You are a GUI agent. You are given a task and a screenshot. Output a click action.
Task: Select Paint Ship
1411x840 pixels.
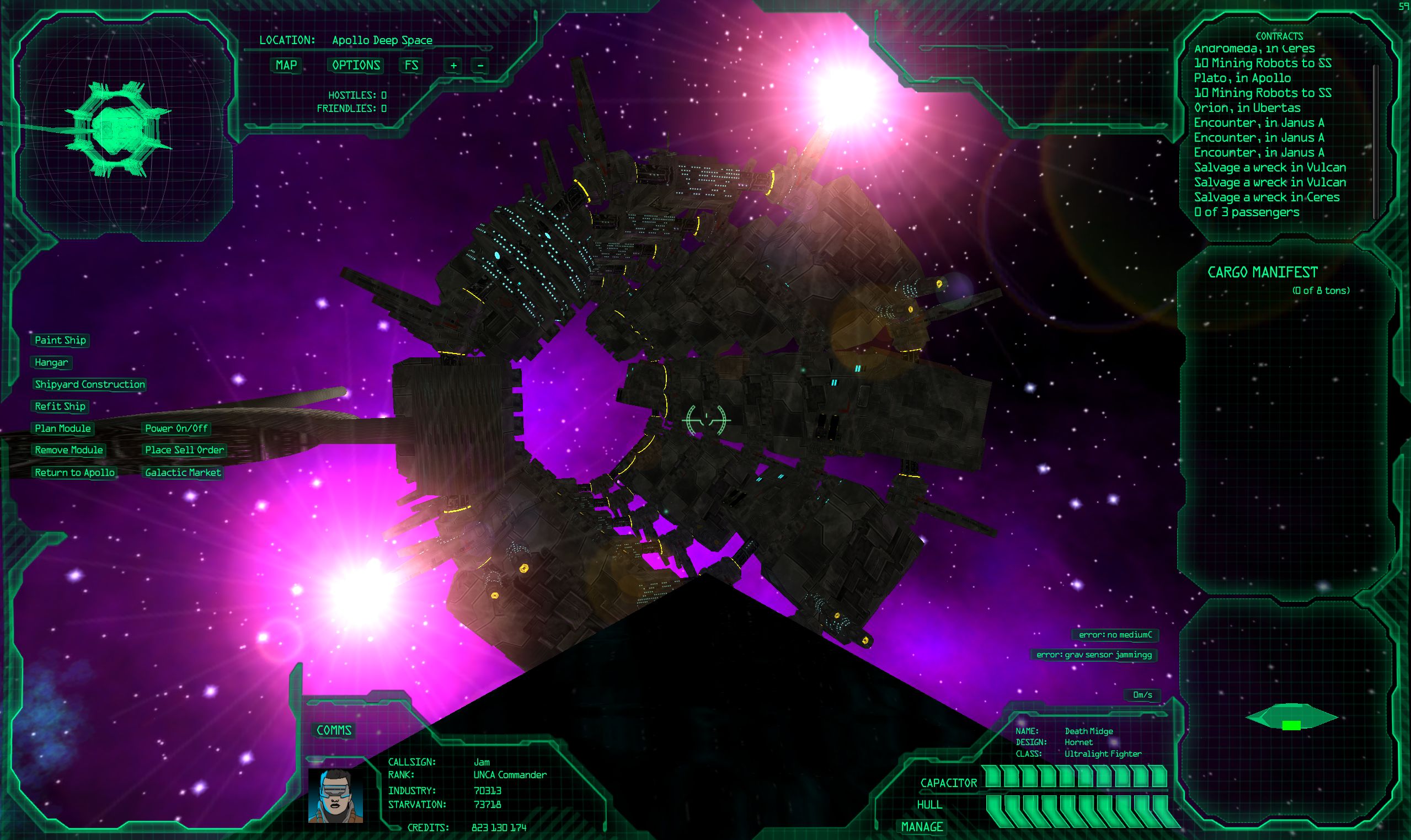(x=61, y=340)
